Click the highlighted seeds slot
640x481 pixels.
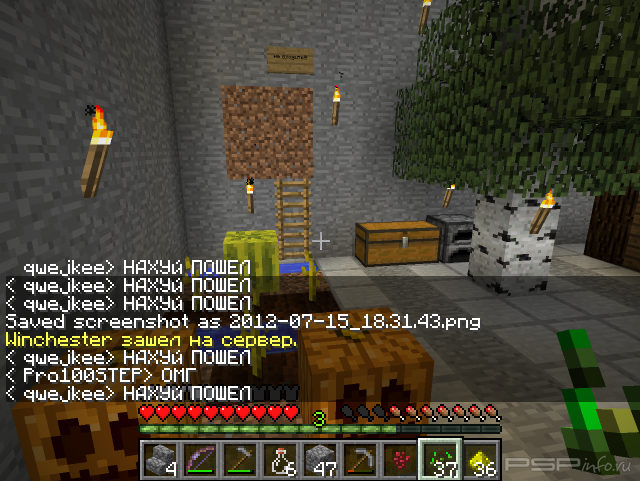[440, 460]
